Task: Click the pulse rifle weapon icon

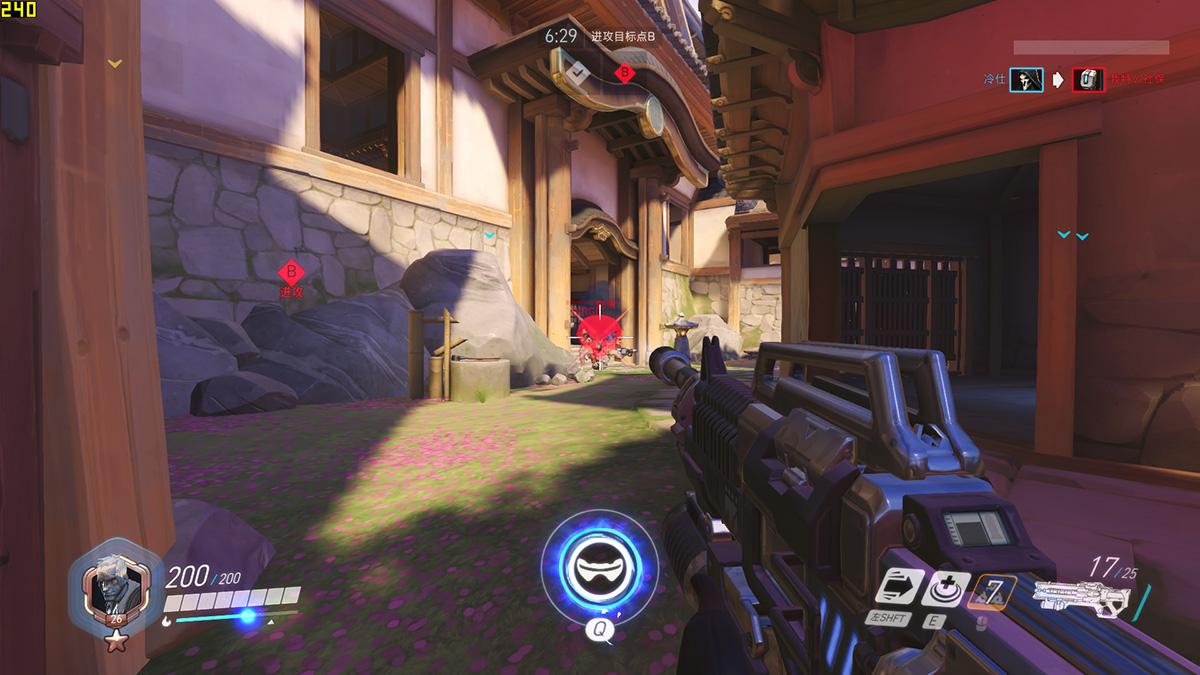Action: click(x=1081, y=598)
